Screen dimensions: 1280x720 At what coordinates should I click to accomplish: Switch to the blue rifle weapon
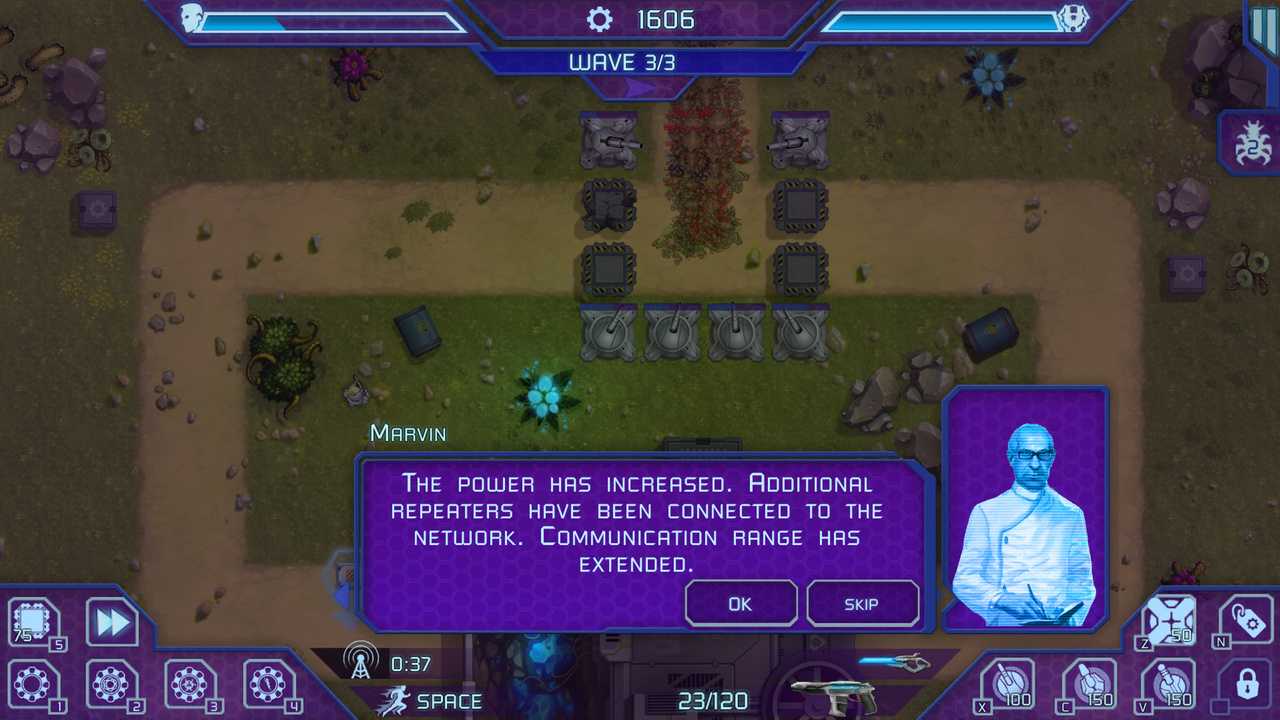point(894,661)
